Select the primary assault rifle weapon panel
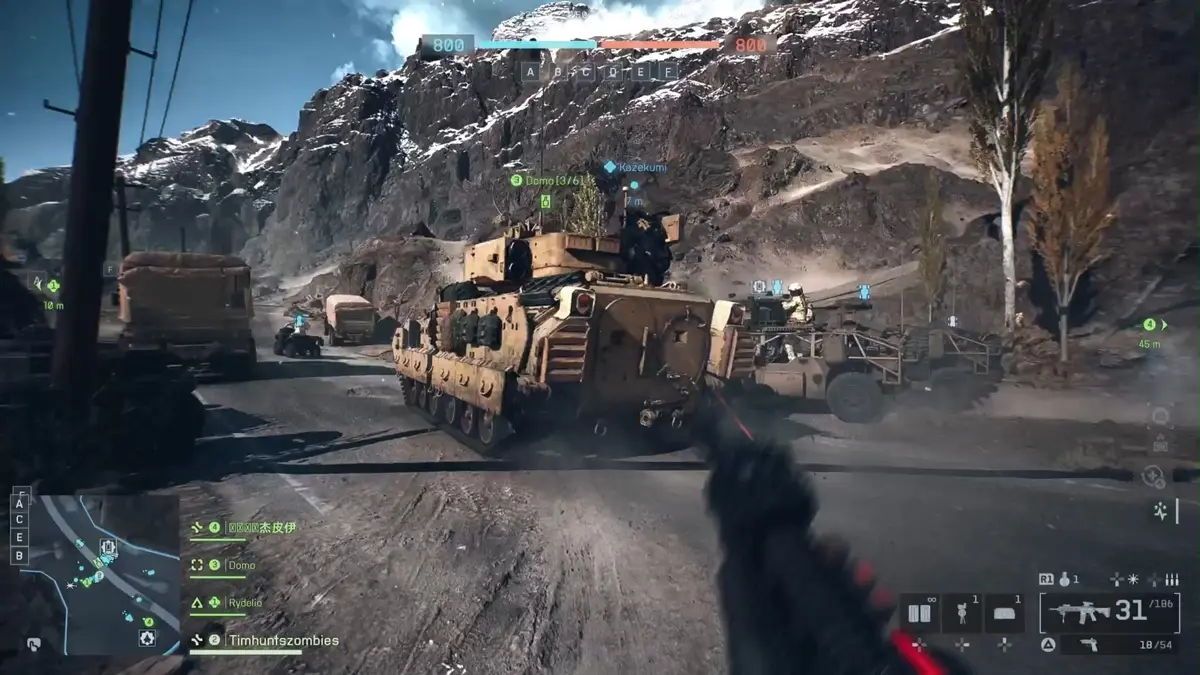 [x=1109, y=611]
